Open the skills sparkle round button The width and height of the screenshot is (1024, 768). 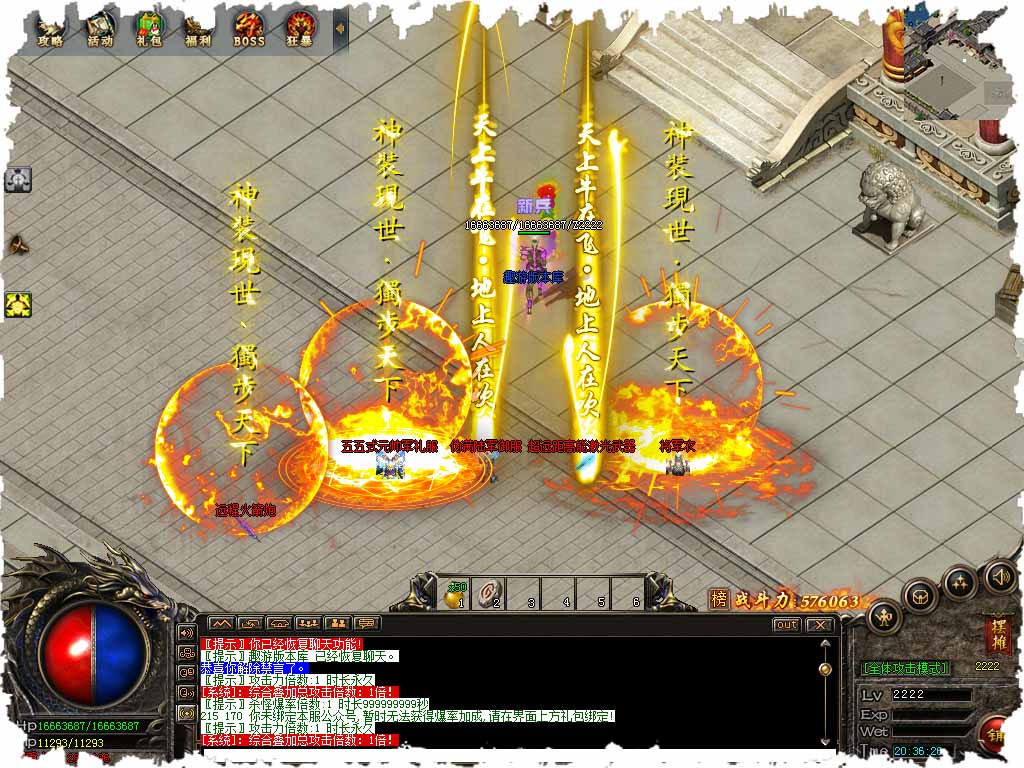coord(959,582)
